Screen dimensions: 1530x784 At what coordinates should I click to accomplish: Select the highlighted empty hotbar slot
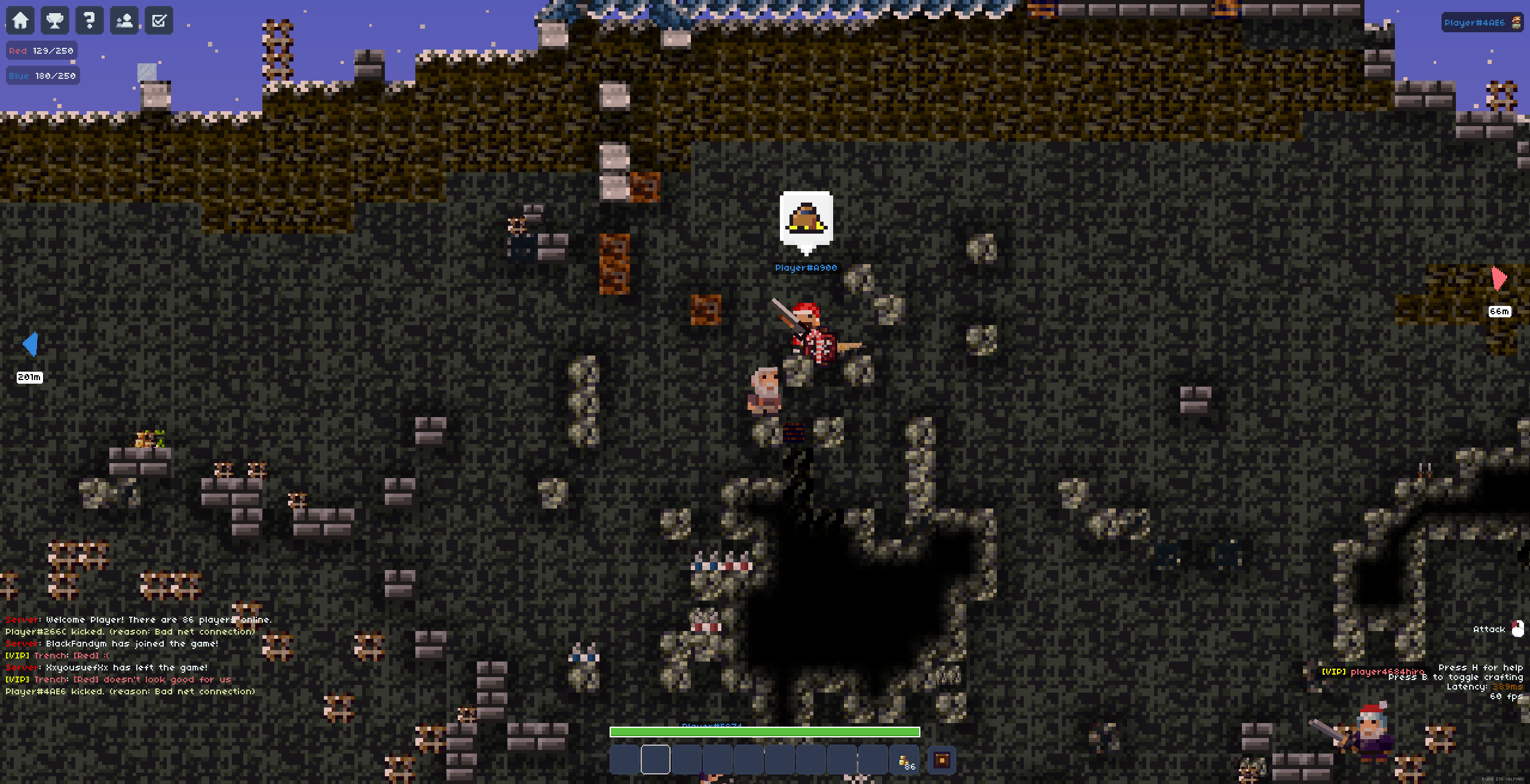coord(656,760)
